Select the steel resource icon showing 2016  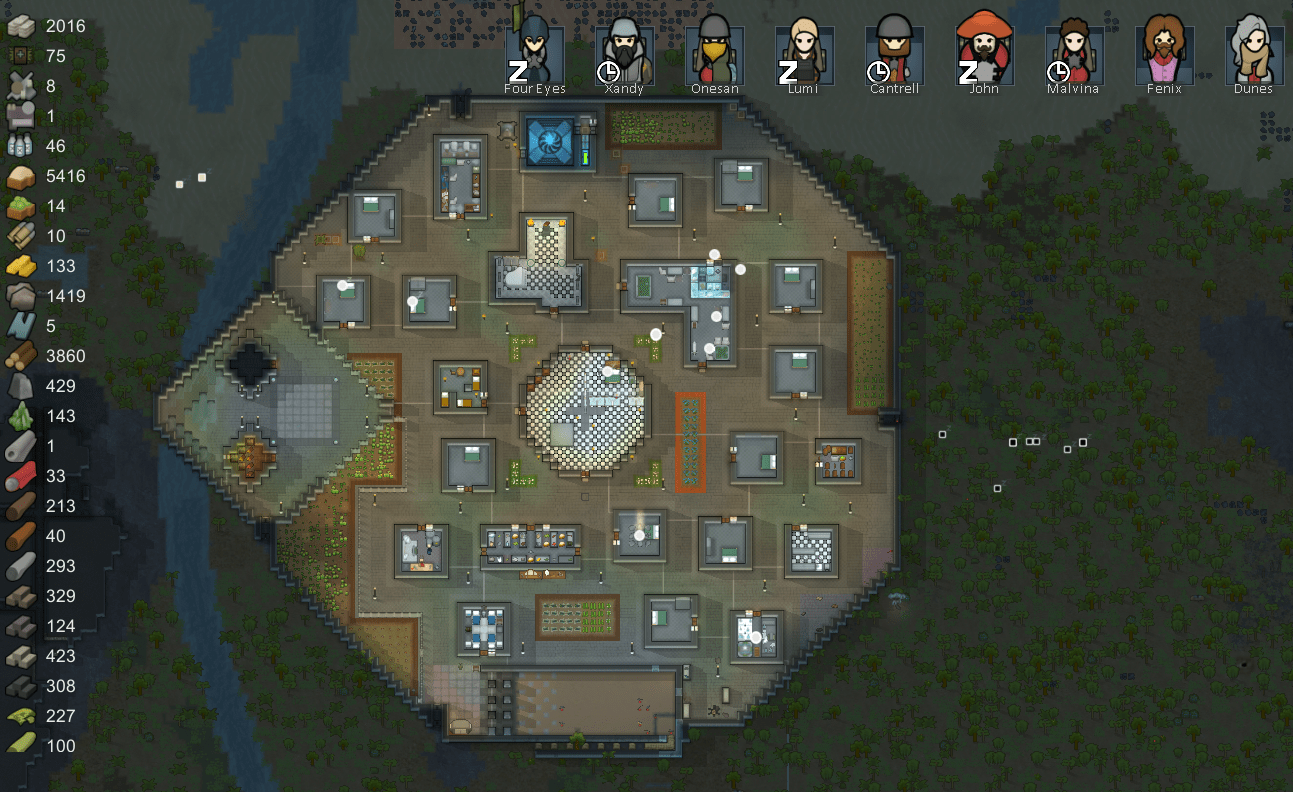tap(20, 26)
